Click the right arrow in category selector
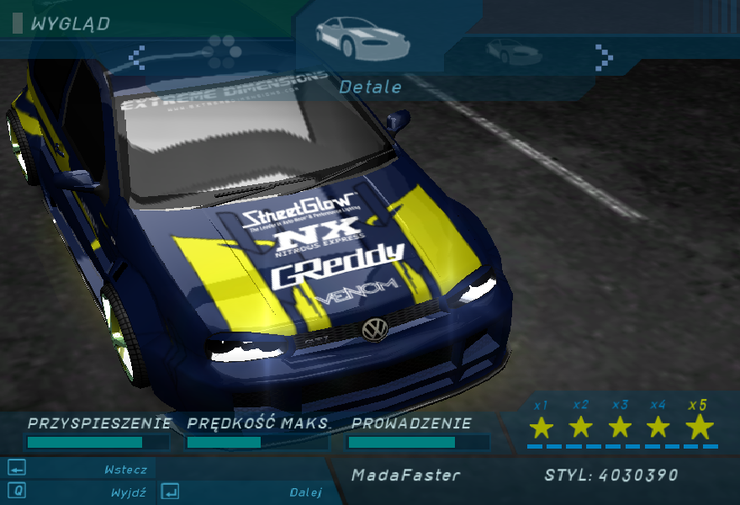 (x=603, y=54)
